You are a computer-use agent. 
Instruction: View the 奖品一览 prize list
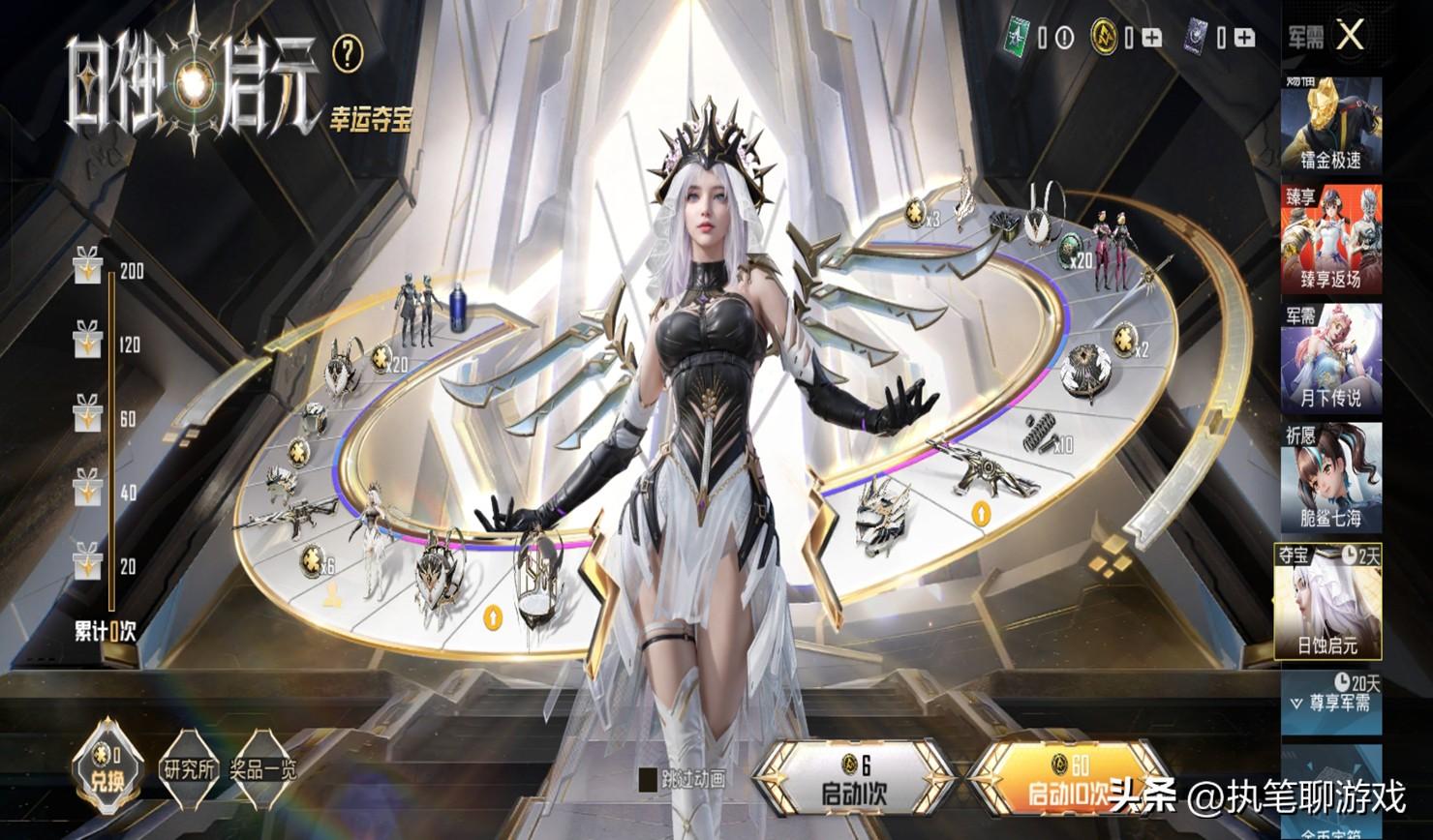click(261, 770)
